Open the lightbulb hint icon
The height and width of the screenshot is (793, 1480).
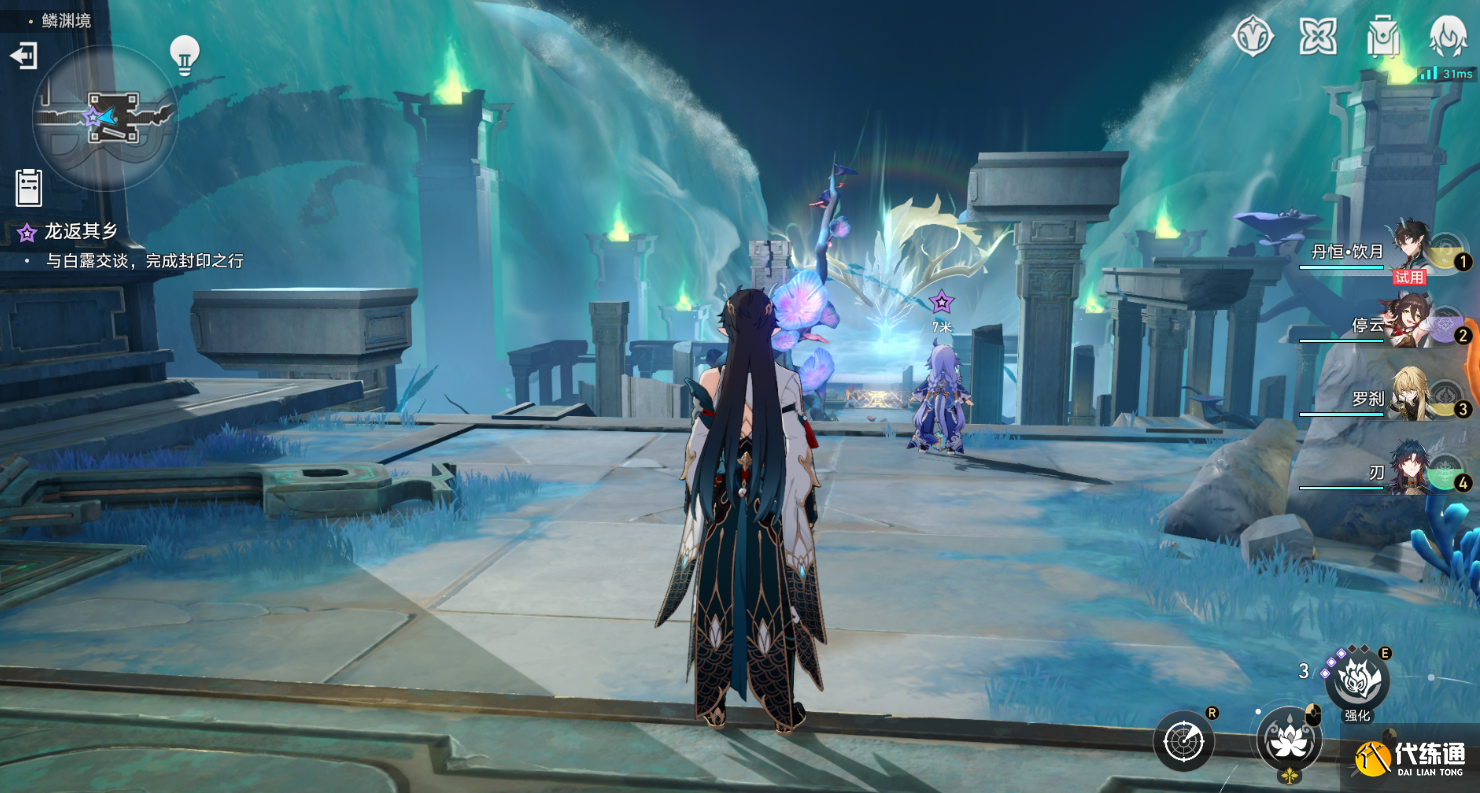click(x=184, y=54)
